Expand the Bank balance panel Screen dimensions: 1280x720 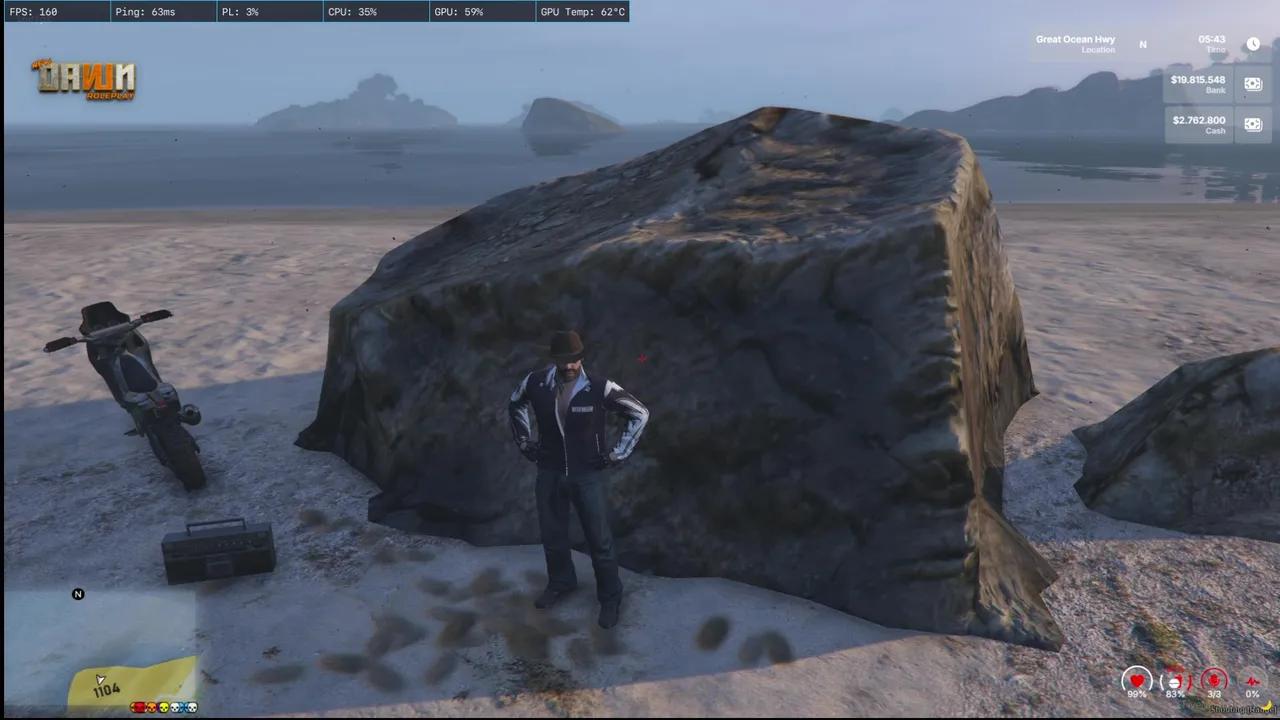point(1198,84)
